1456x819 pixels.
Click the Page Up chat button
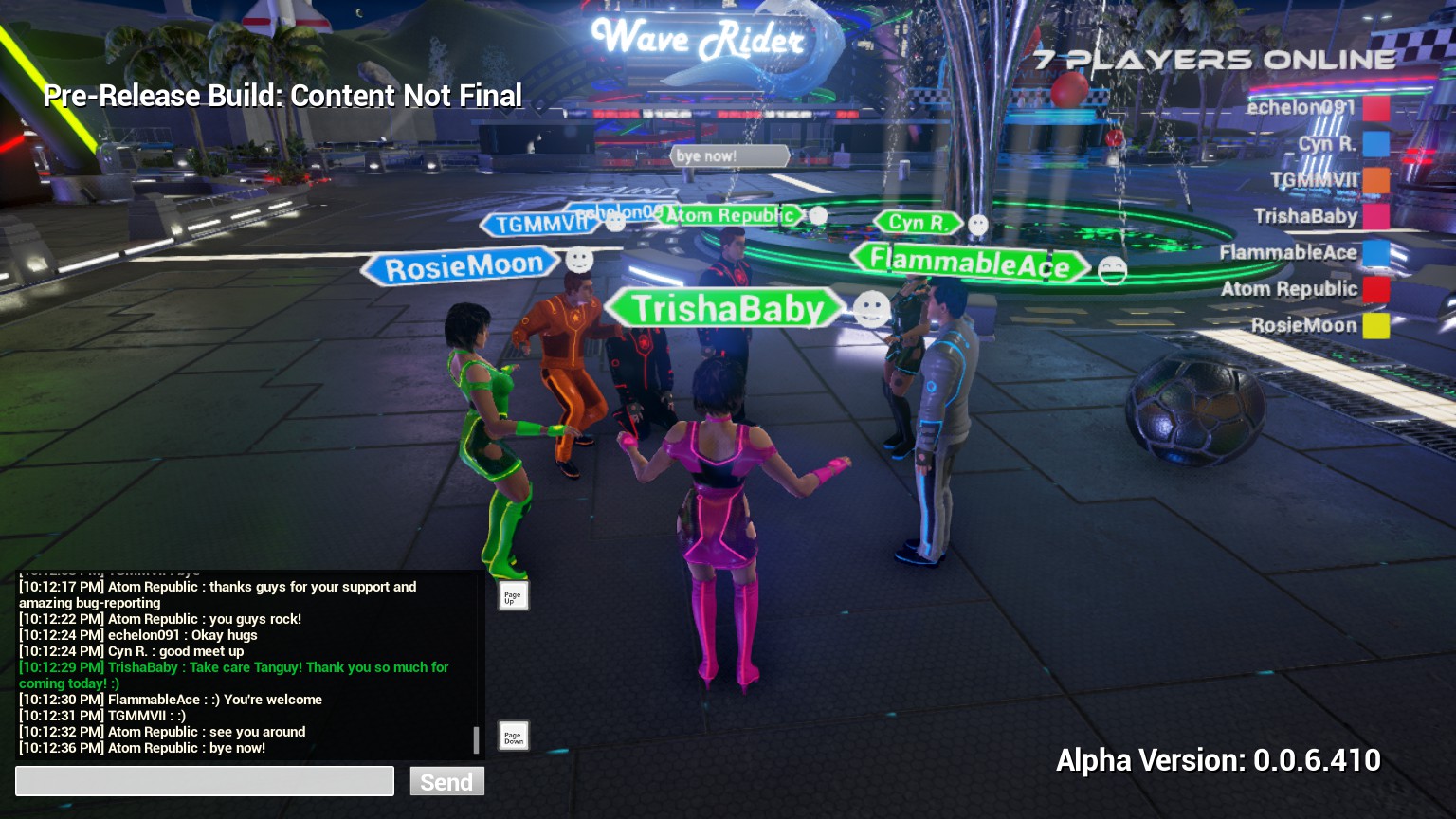513,595
